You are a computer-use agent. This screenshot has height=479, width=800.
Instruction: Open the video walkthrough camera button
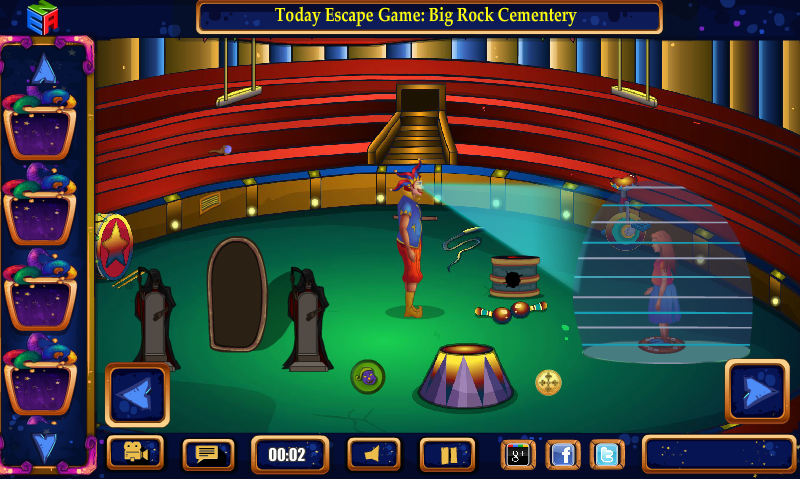click(x=135, y=453)
